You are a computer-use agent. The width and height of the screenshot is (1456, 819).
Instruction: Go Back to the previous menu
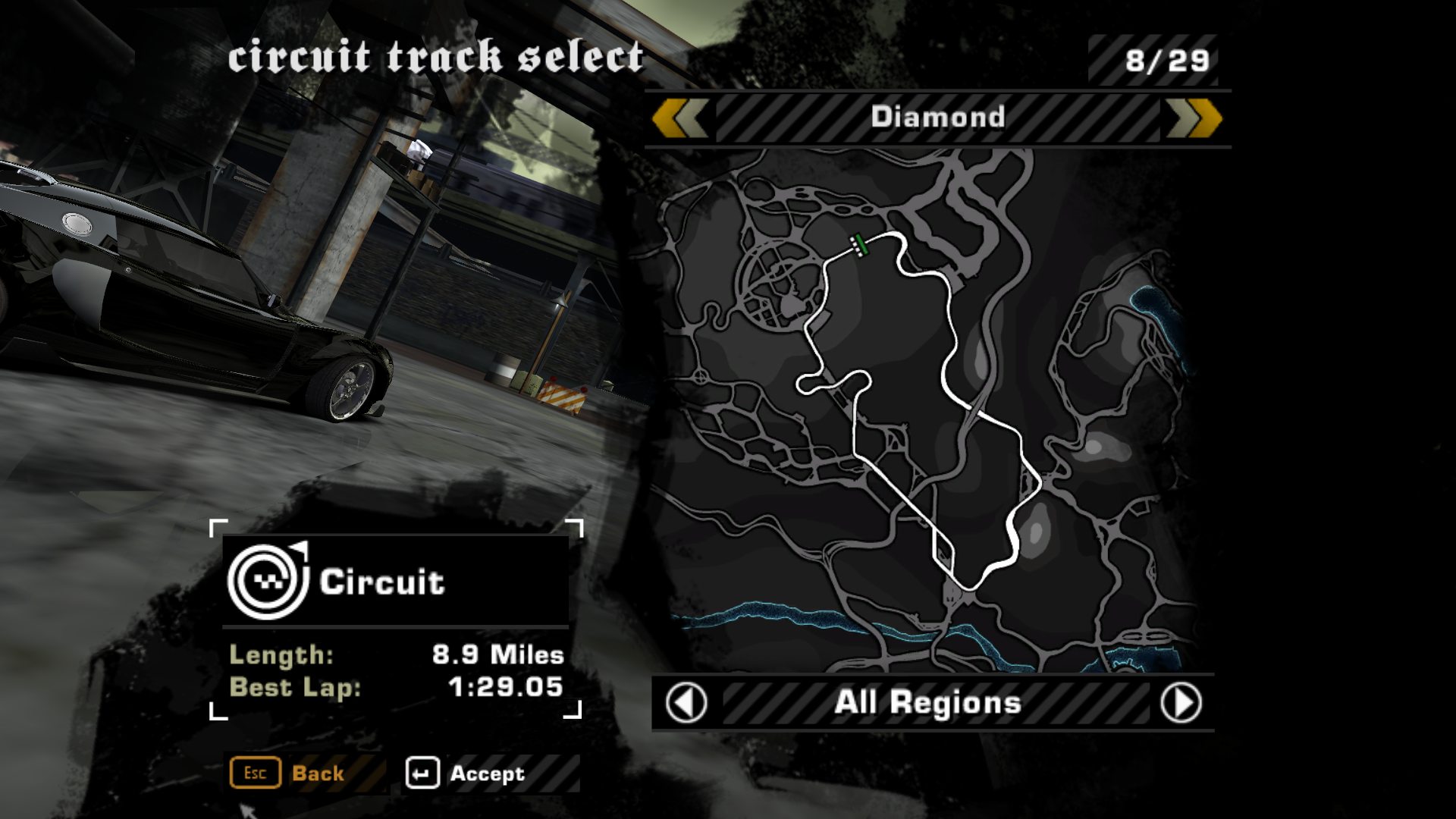[x=288, y=773]
